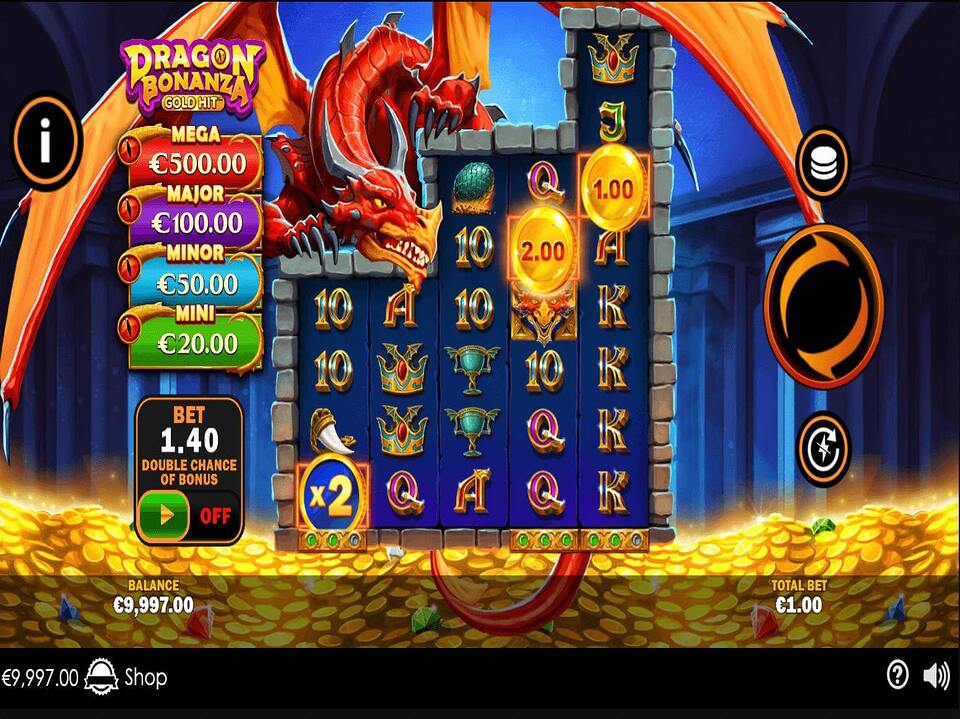Open the question mark help button
This screenshot has height=719, width=960.
898,676
